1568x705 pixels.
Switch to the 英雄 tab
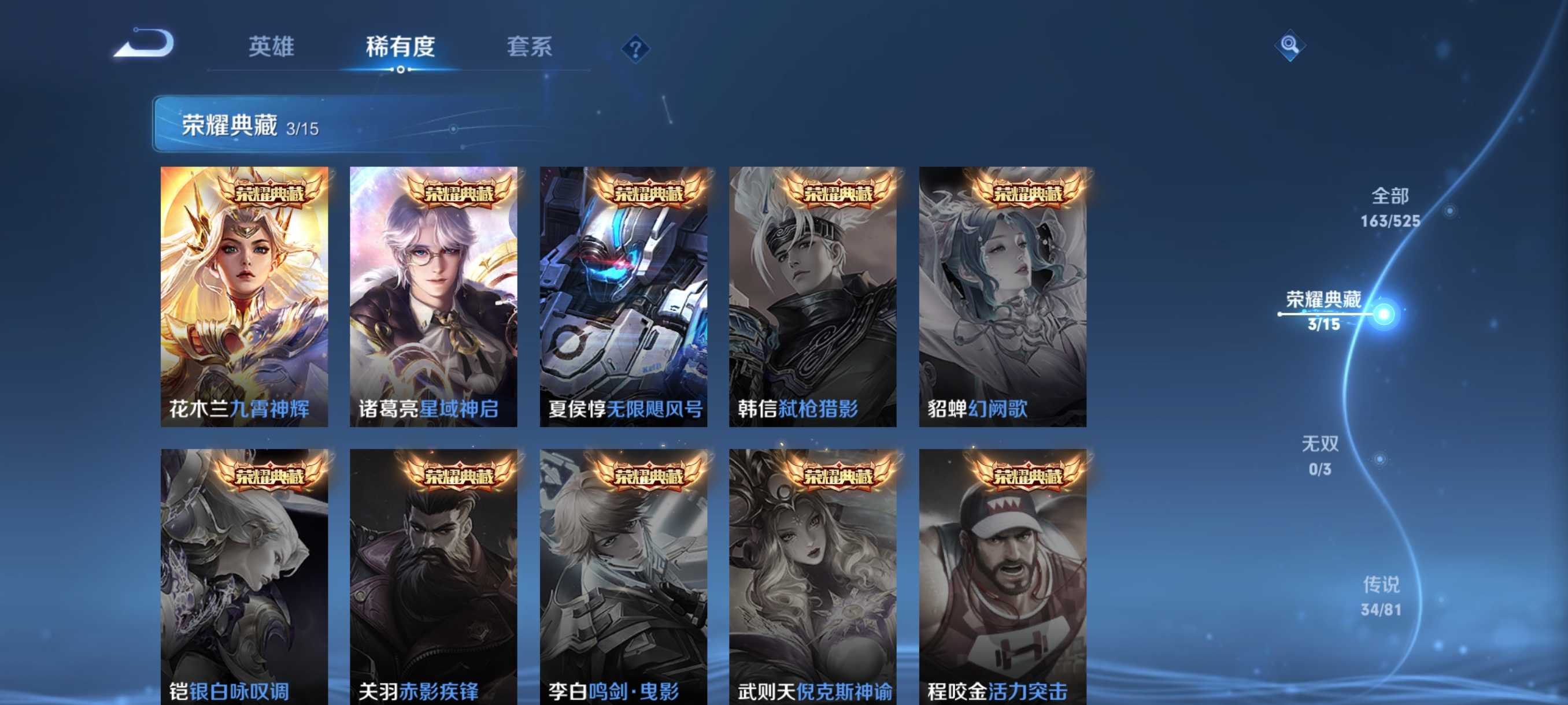pyautogui.click(x=272, y=48)
